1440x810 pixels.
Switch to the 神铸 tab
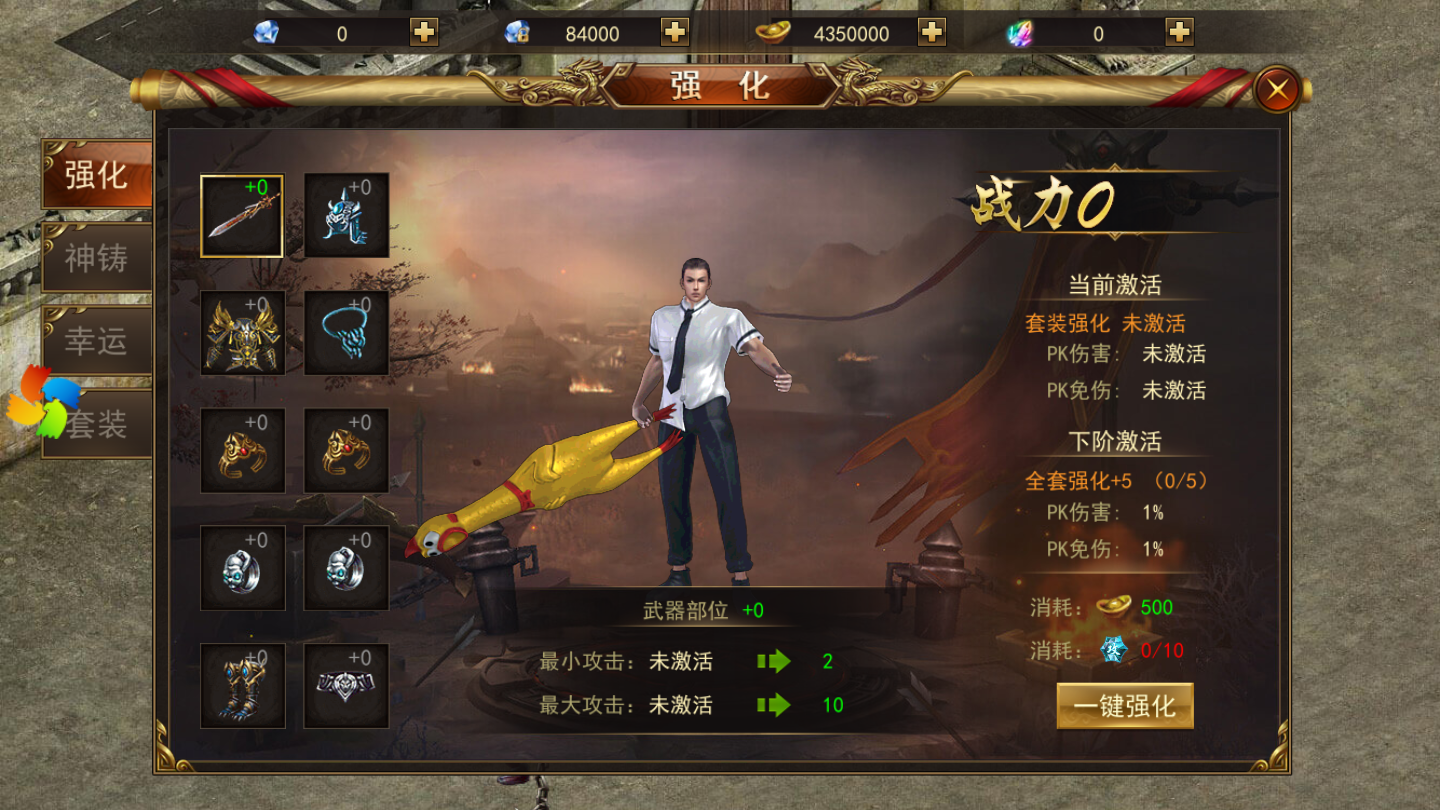click(96, 258)
